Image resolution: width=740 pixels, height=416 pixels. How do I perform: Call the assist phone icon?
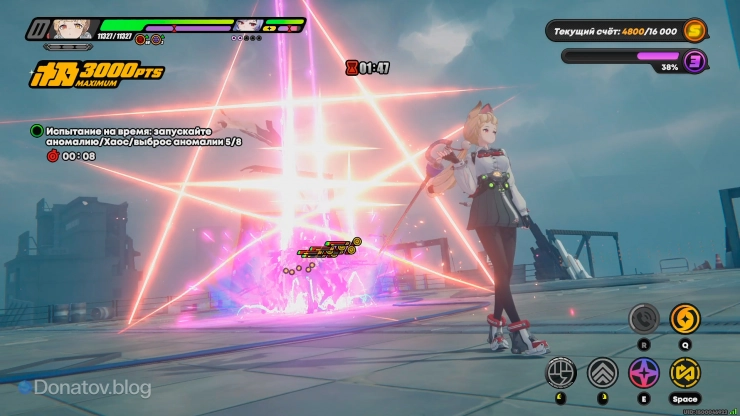tap(643, 319)
